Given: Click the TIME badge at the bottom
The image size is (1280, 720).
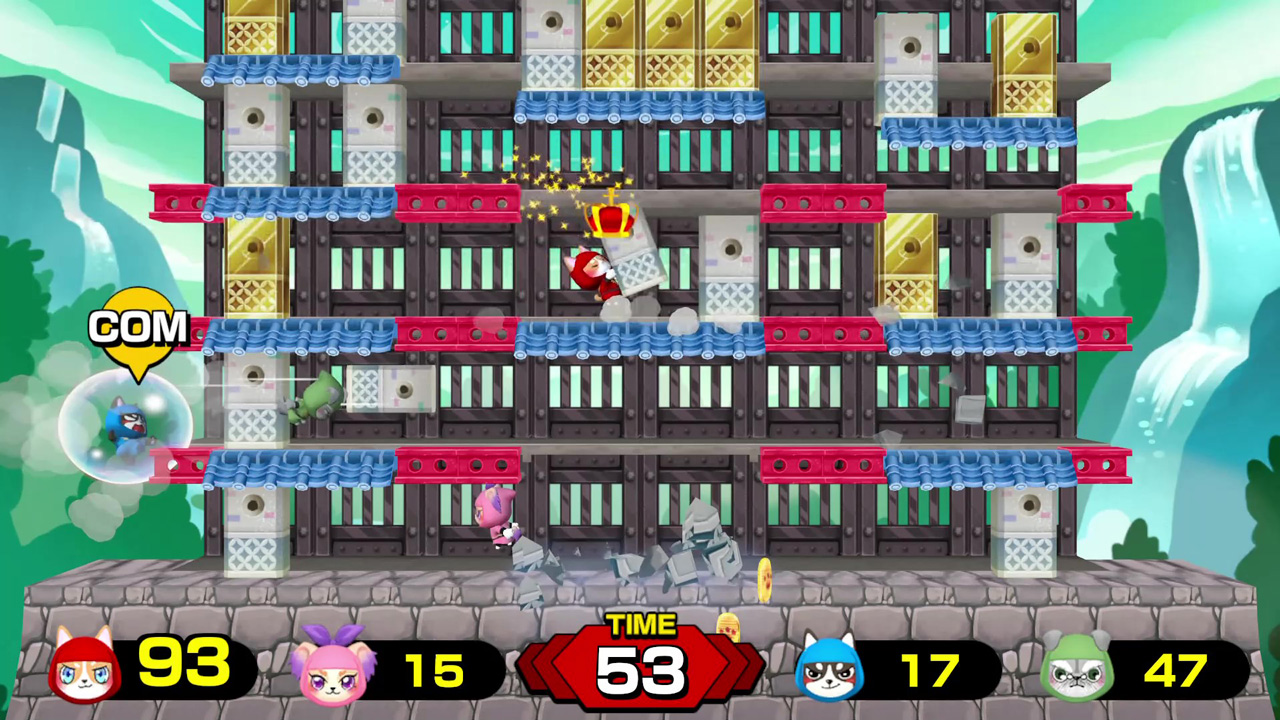Looking at the screenshot, I should 641,625.
